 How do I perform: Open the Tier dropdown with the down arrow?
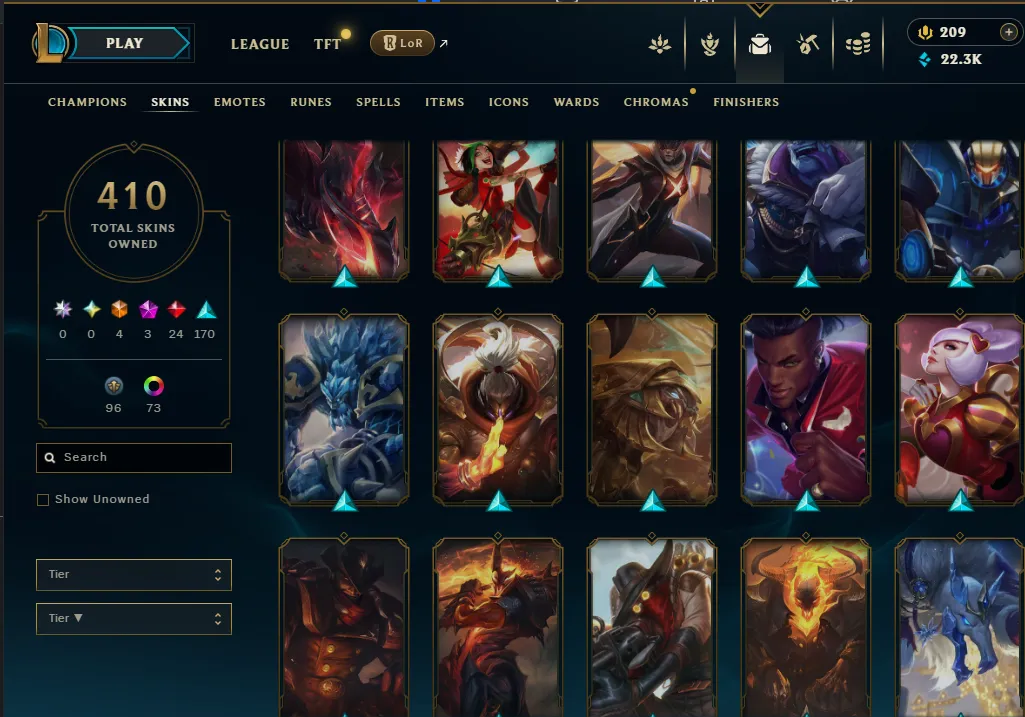tap(134, 619)
